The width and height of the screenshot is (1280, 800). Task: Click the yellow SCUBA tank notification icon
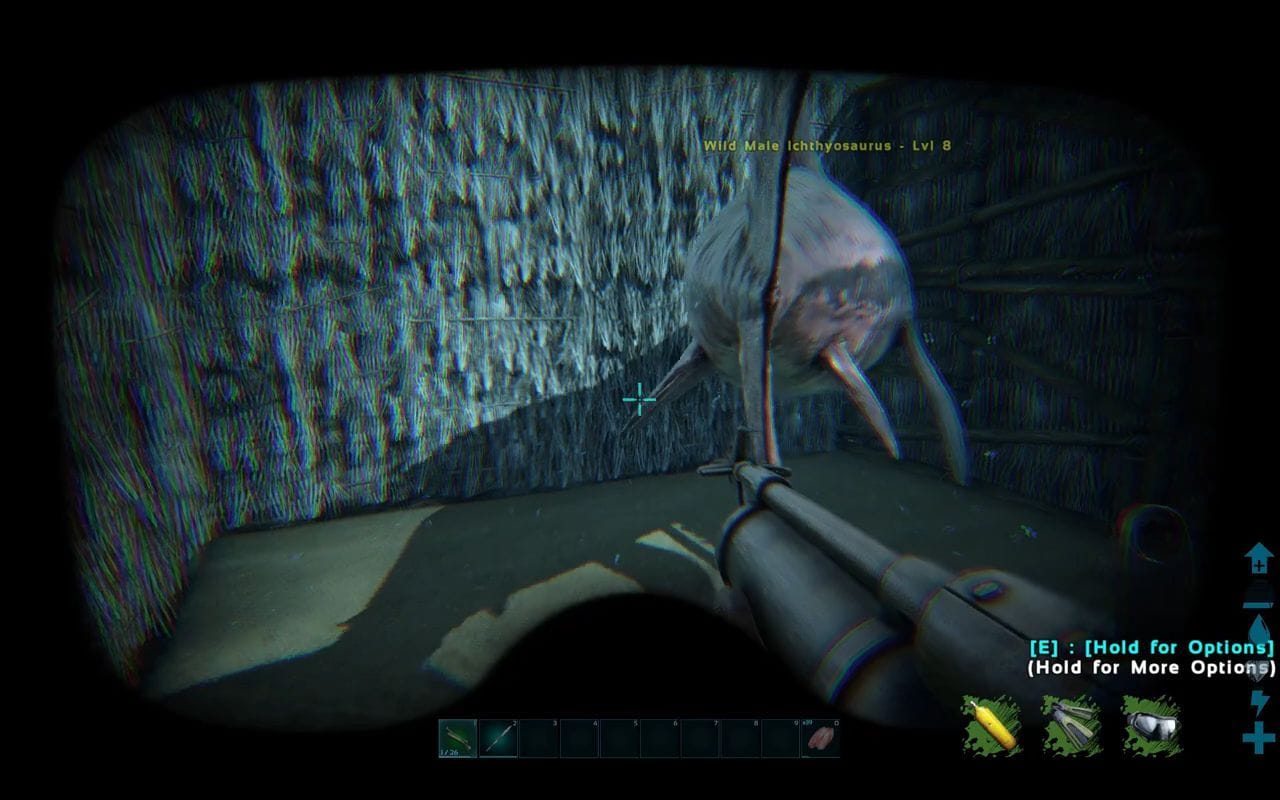point(991,727)
